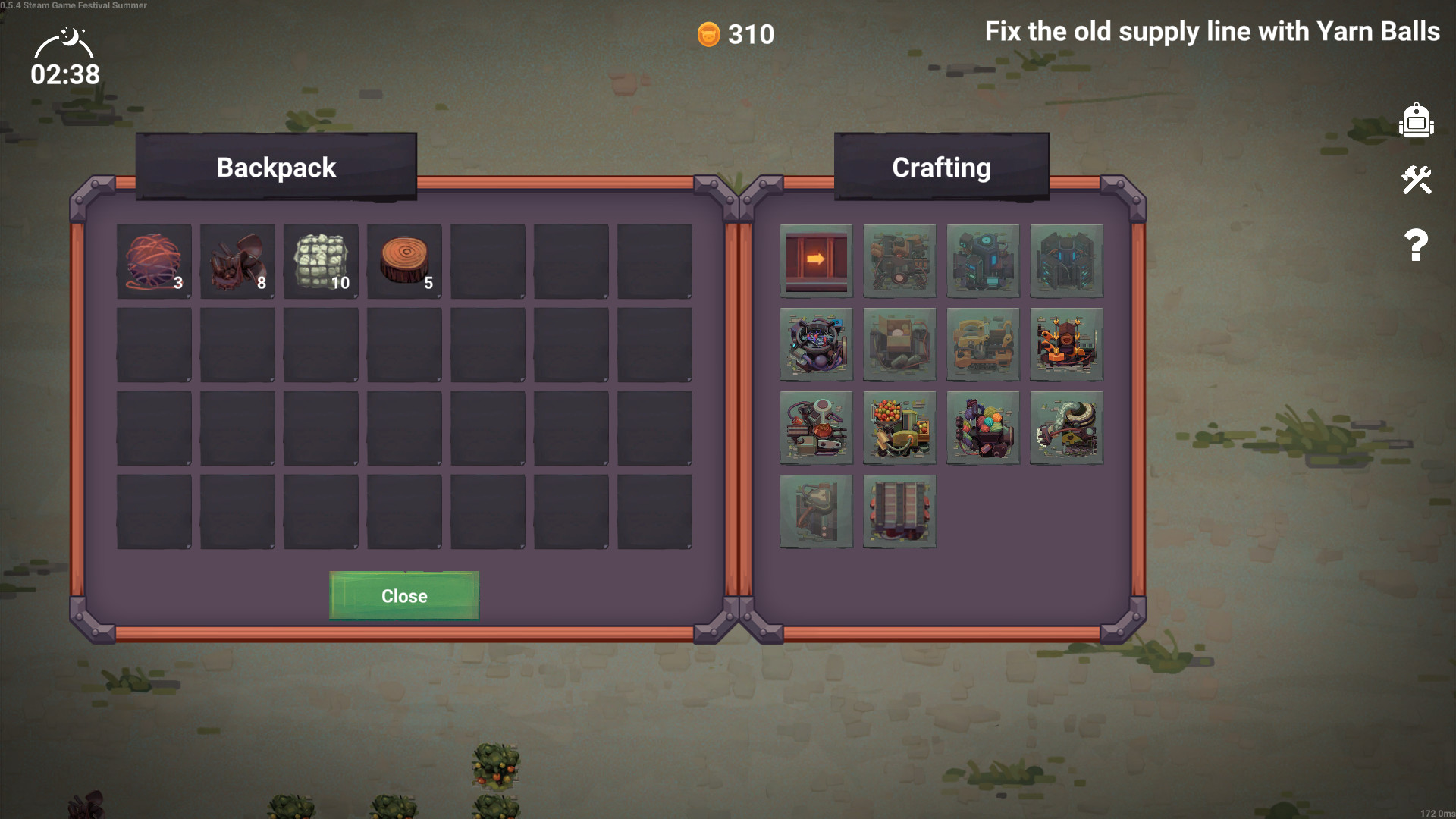Screen dimensions: 1456x819
Task: Select the yellow faded assembly machine recipe
Action: click(983, 344)
